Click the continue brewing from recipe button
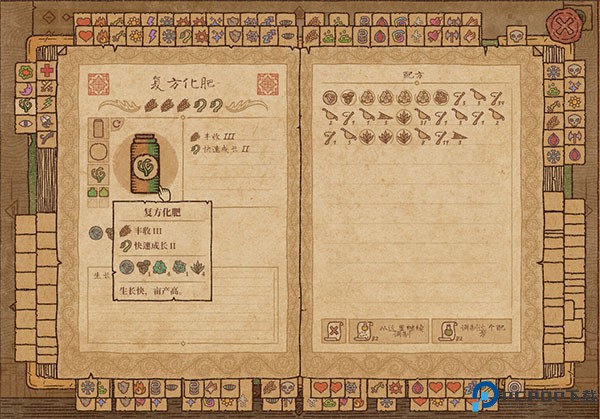This screenshot has height=419, width=600. tap(389, 330)
